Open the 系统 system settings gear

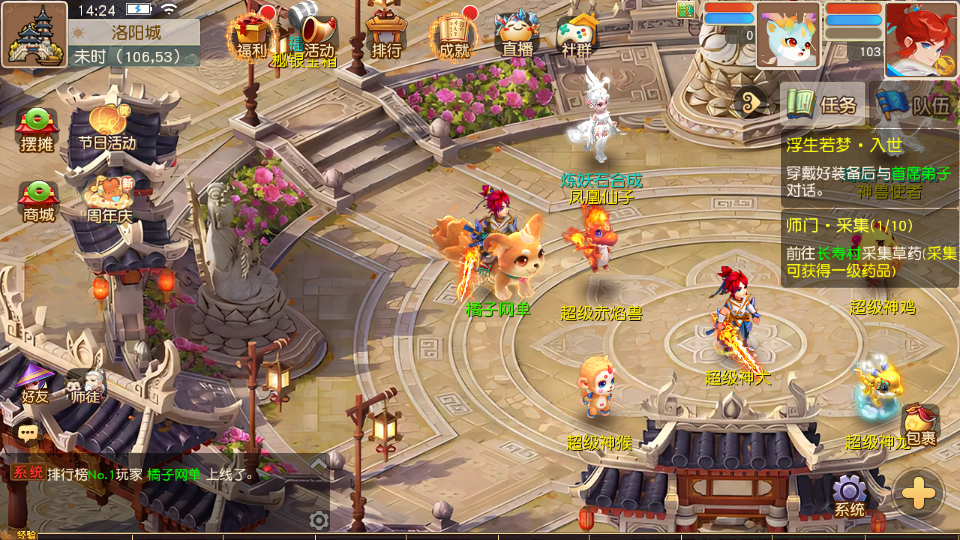click(x=850, y=495)
